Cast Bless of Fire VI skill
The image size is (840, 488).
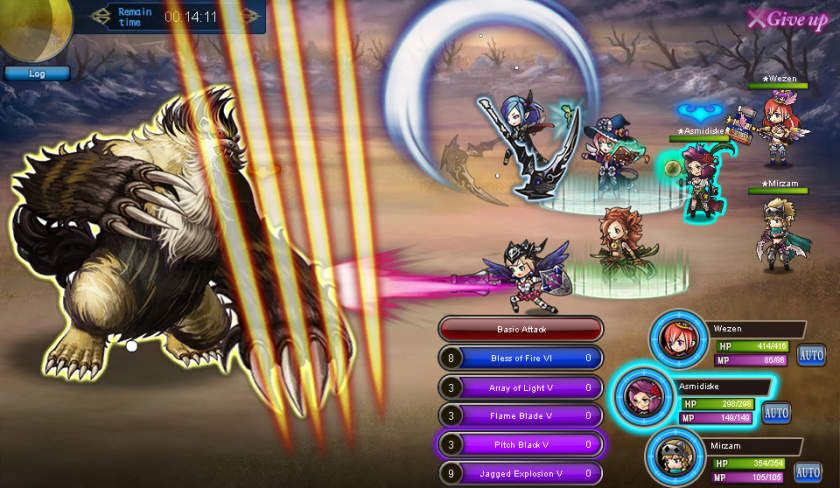click(x=521, y=358)
